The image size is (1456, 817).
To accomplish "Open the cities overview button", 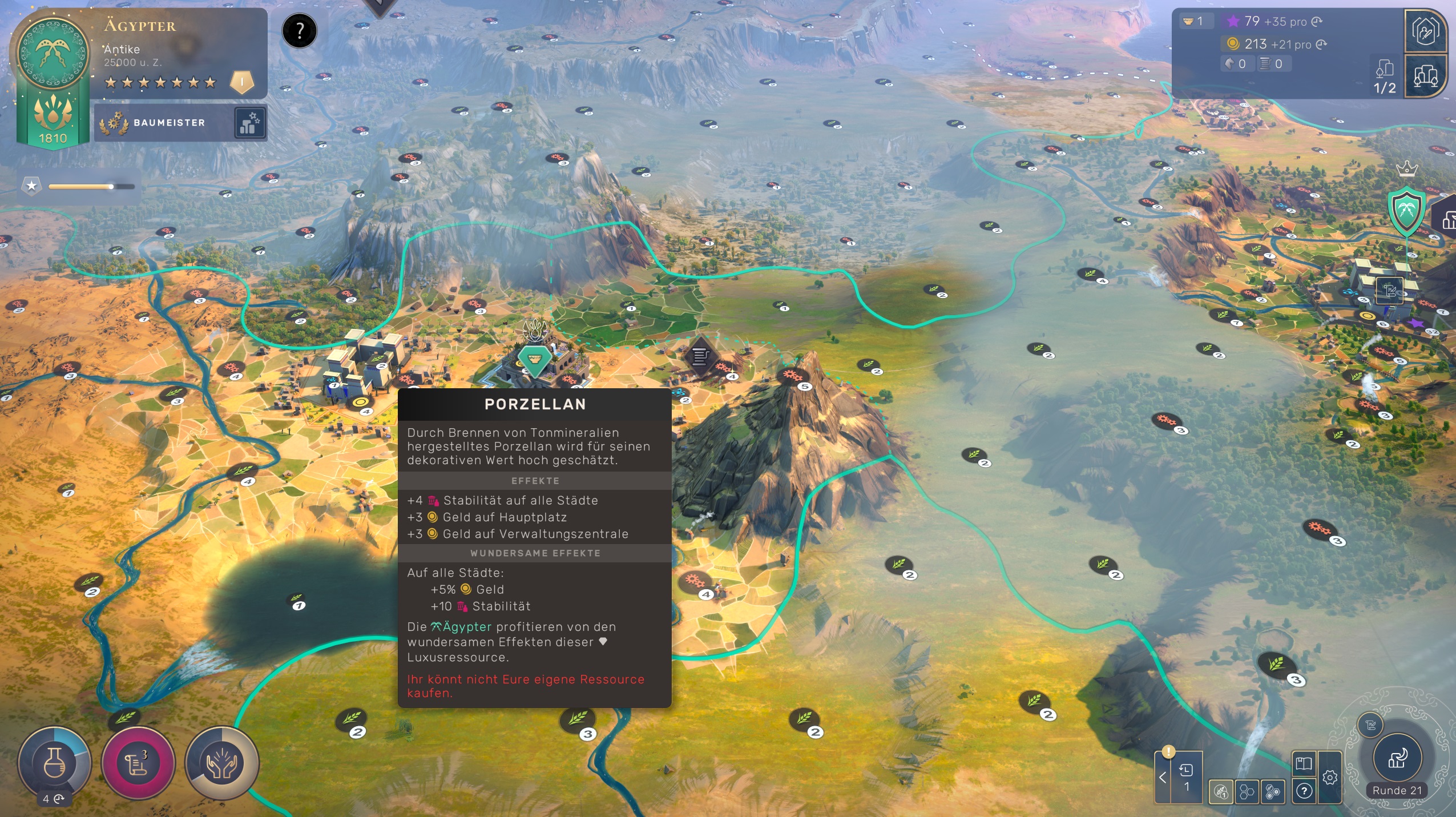I will (1425, 76).
